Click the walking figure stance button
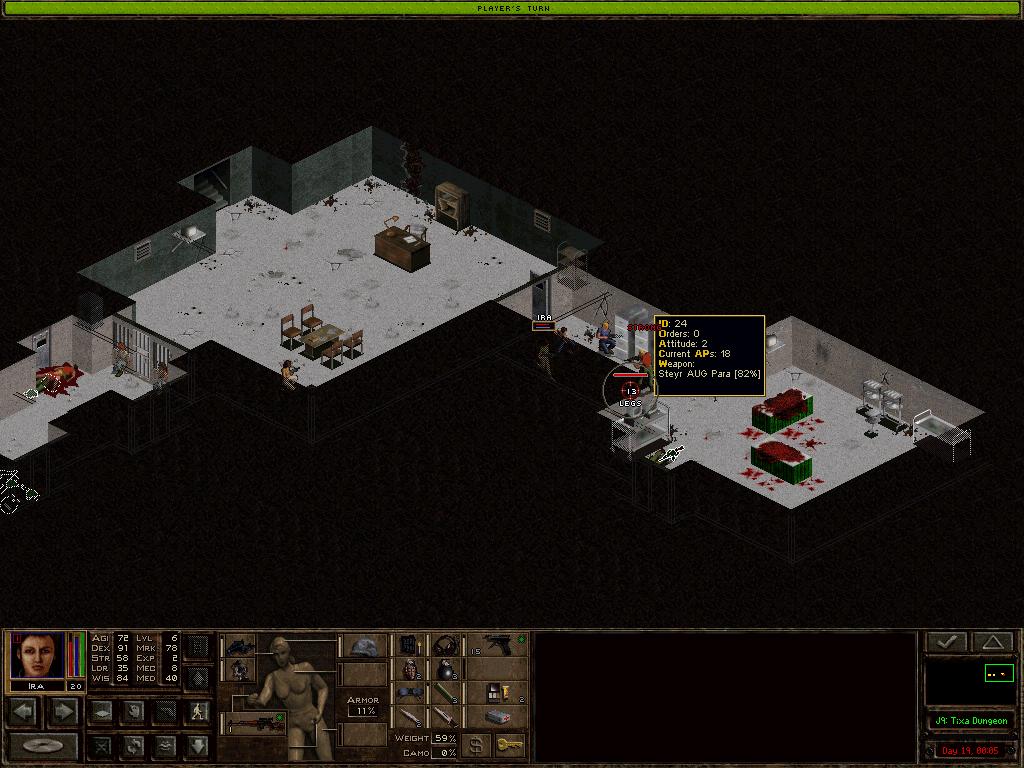Viewport: 1024px width, 768px height. click(x=197, y=712)
